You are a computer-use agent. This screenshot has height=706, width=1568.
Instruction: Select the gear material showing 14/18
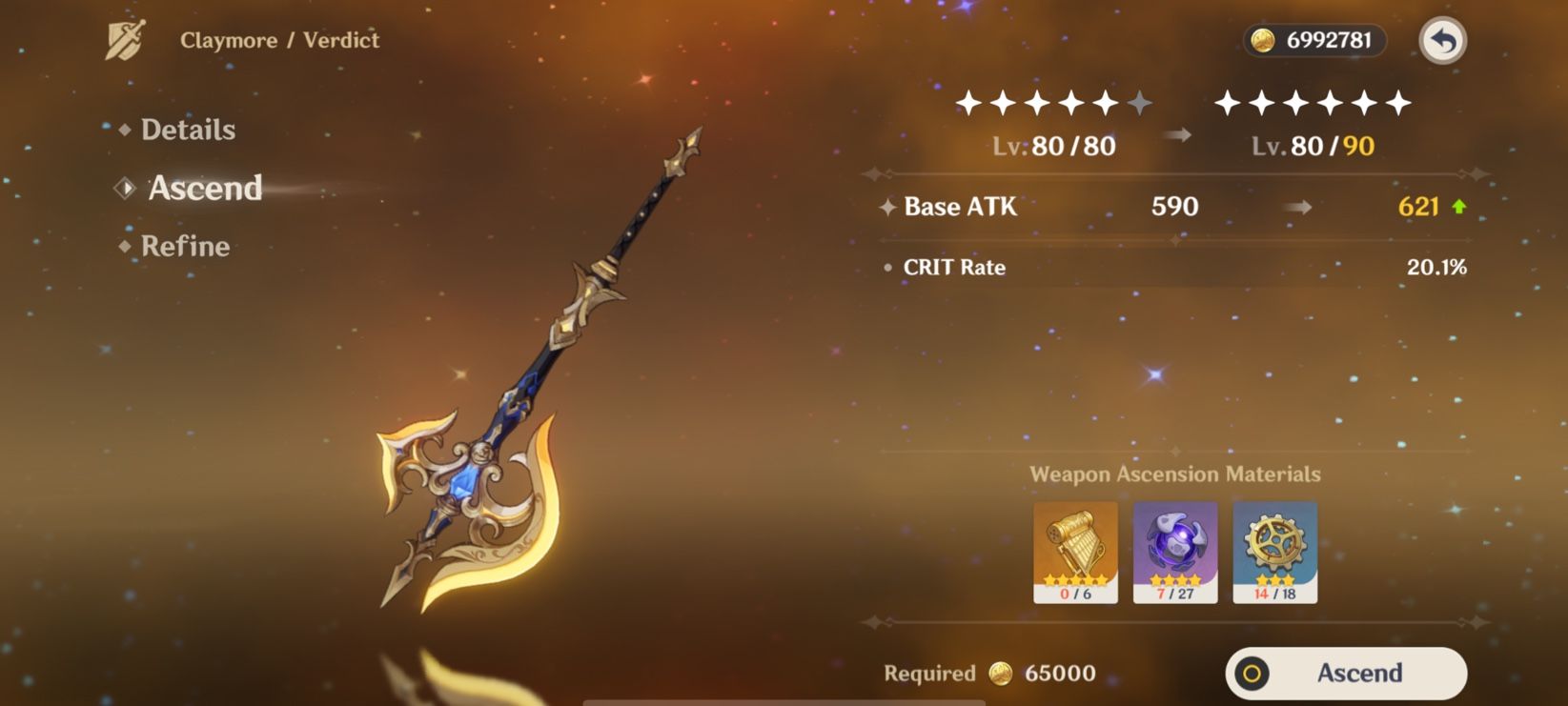pos(1275,551)
